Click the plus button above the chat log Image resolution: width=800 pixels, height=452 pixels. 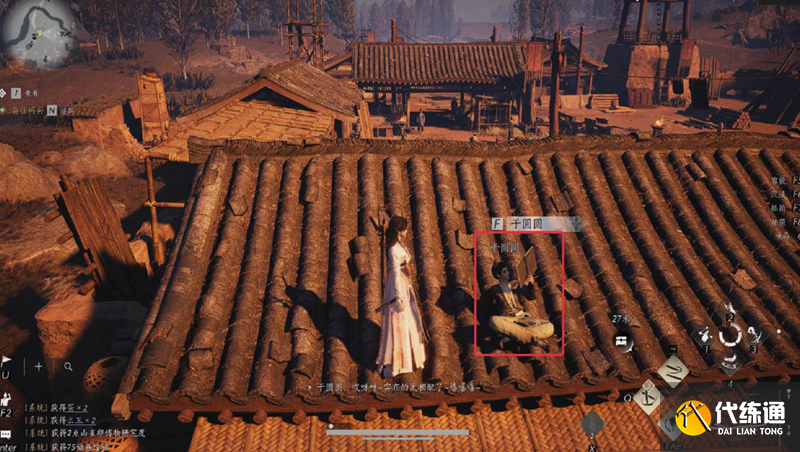click(x=40, y=366)
